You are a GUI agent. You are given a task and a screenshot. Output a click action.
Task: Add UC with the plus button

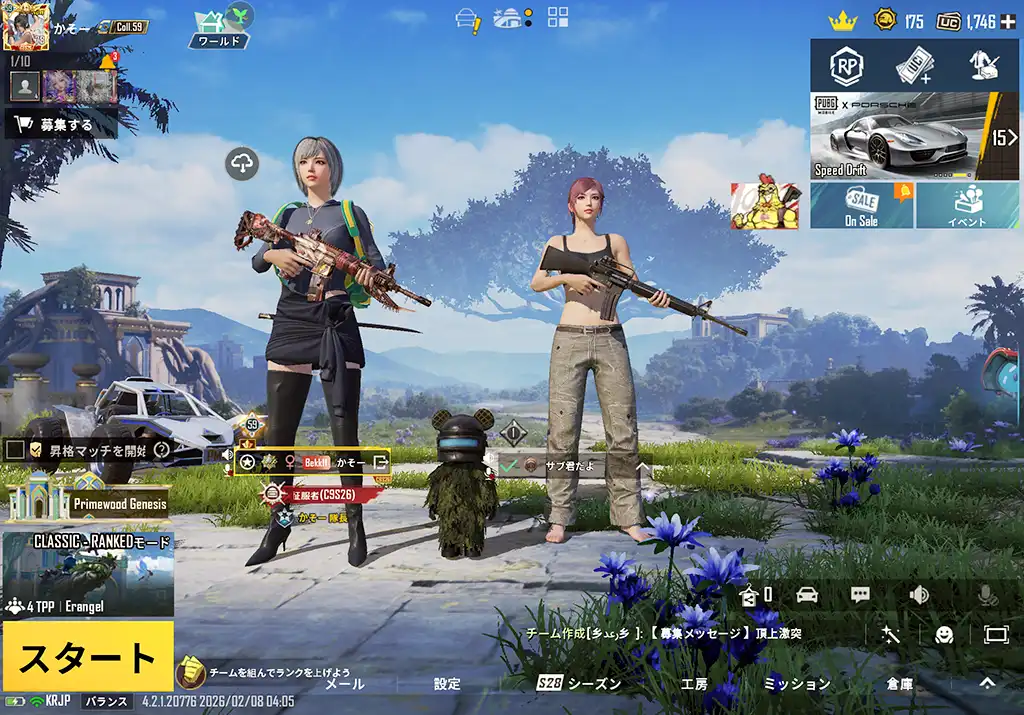1009,22
